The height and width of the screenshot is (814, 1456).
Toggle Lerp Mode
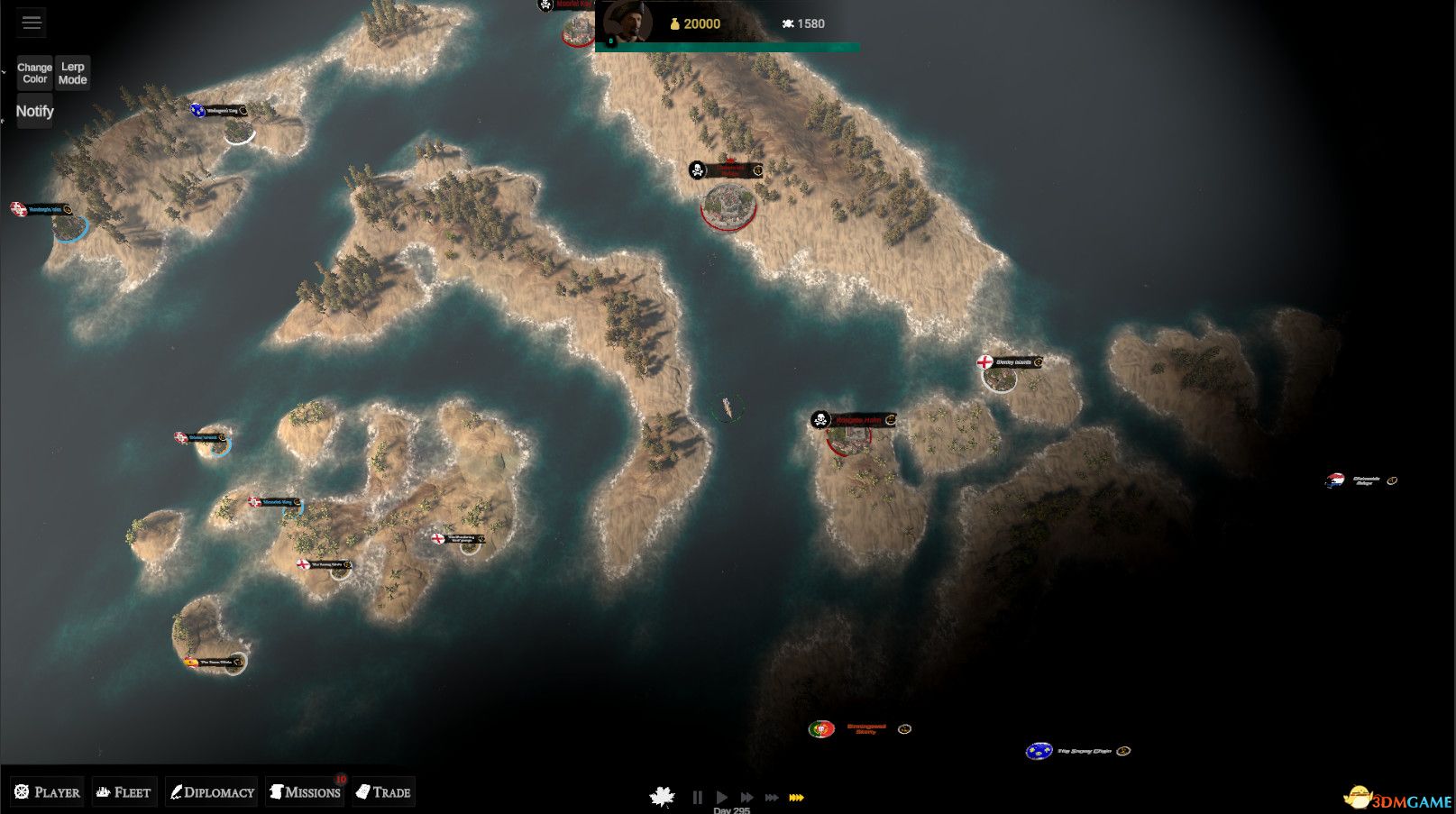pyautogui.click(x=72, y=72)
